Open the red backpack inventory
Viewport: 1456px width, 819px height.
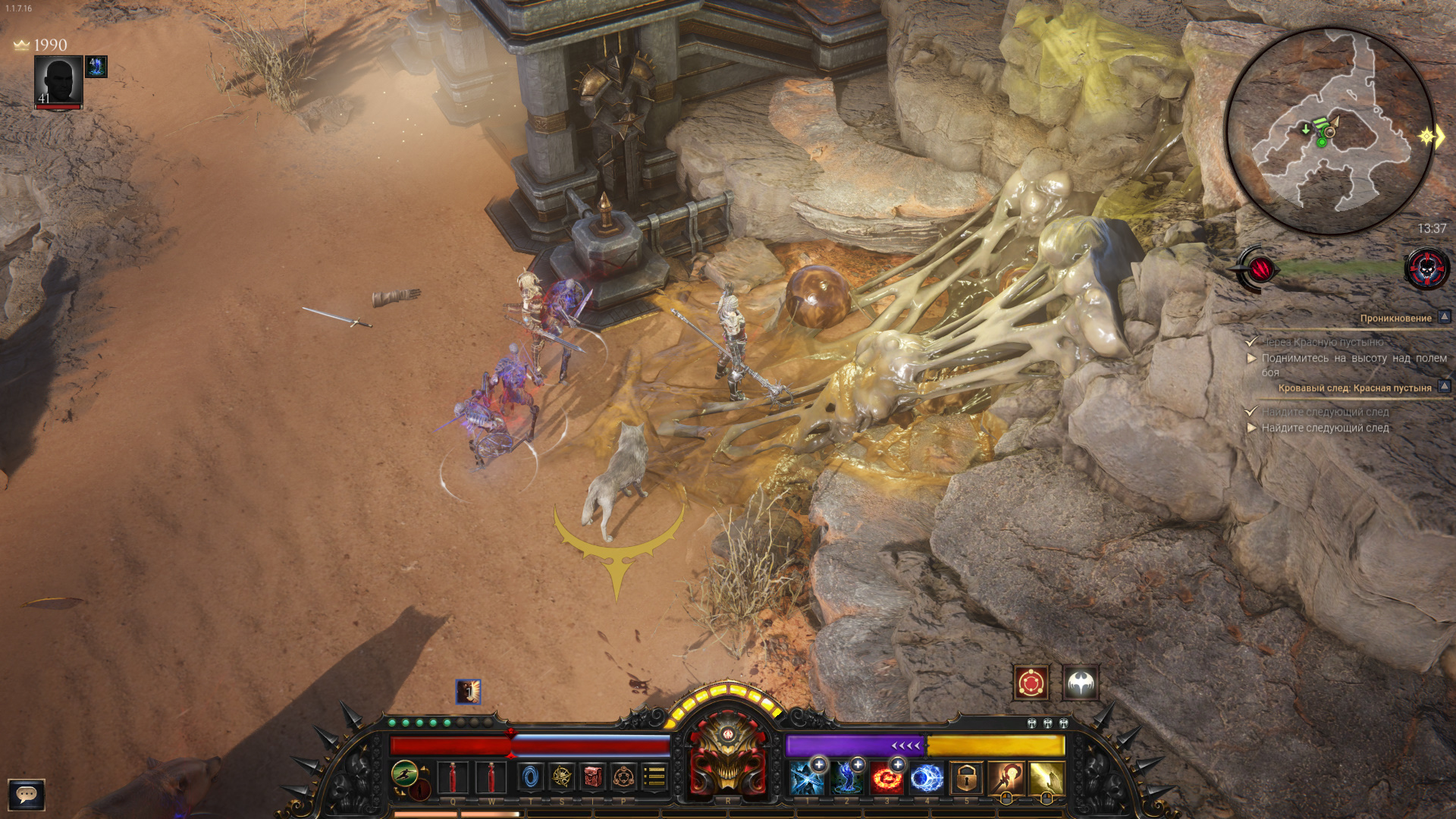coord(593,777)
